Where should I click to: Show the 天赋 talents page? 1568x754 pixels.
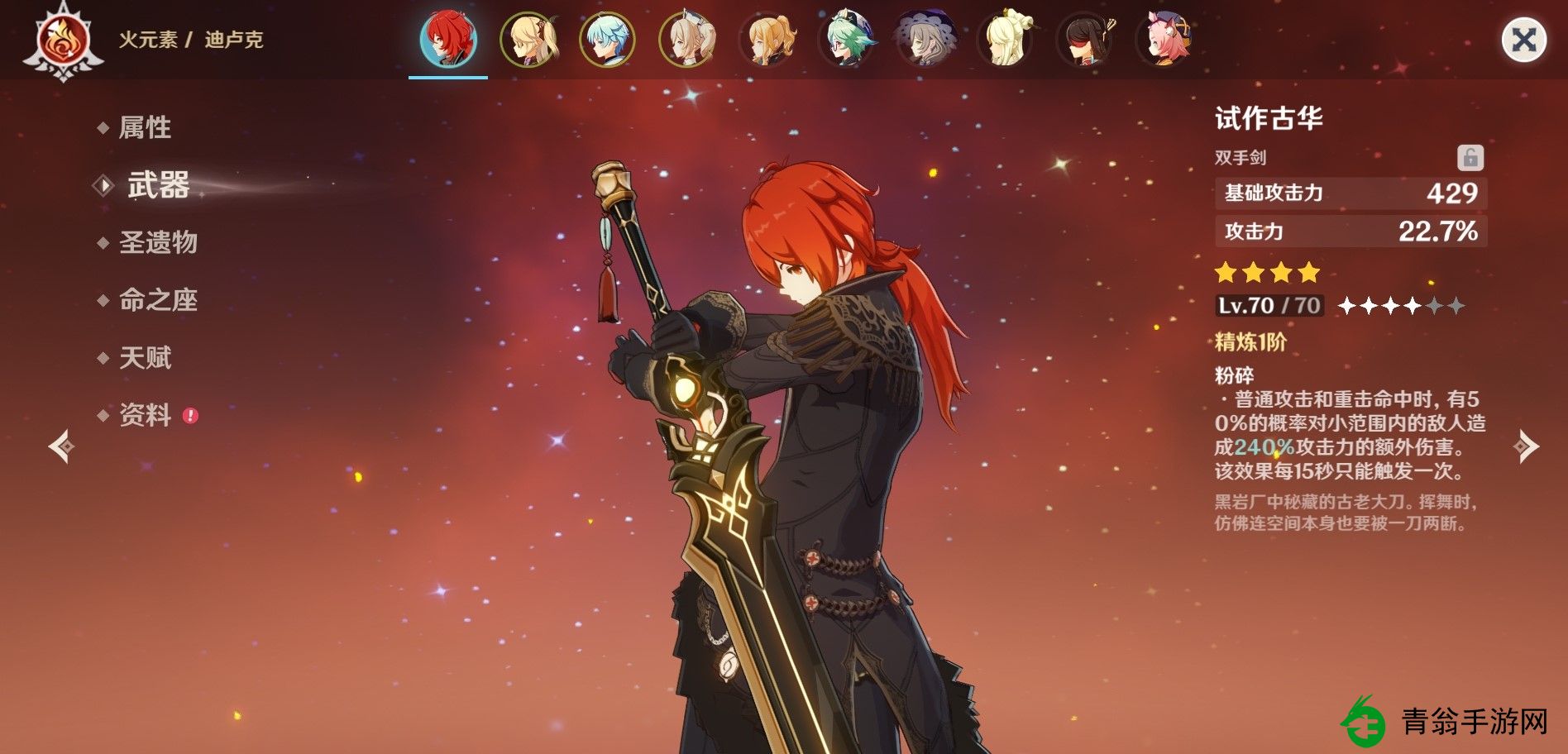[x=145, y=358]
